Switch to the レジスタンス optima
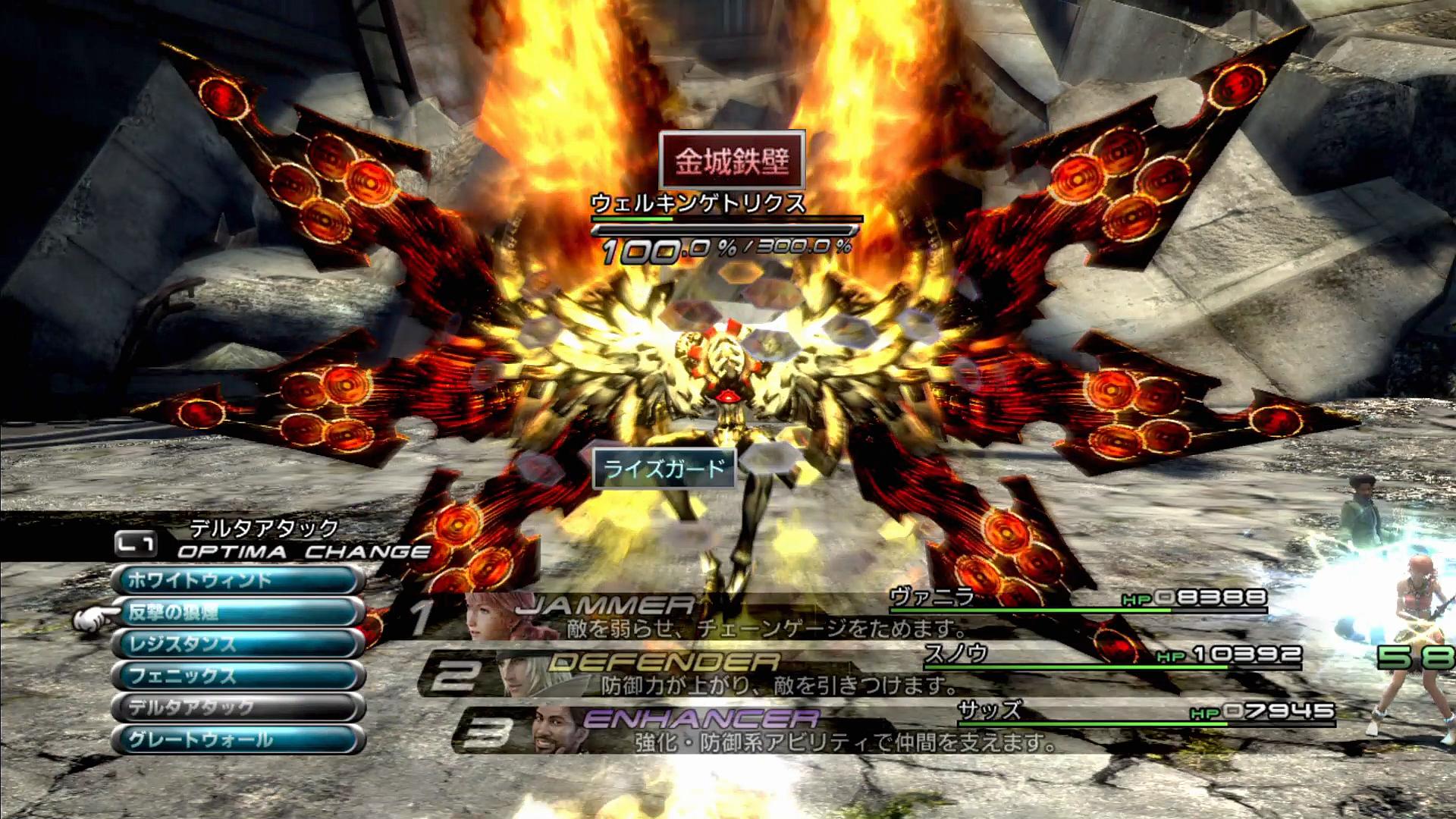This screenshot has width=1456, height=819. [x=237, y=645]
